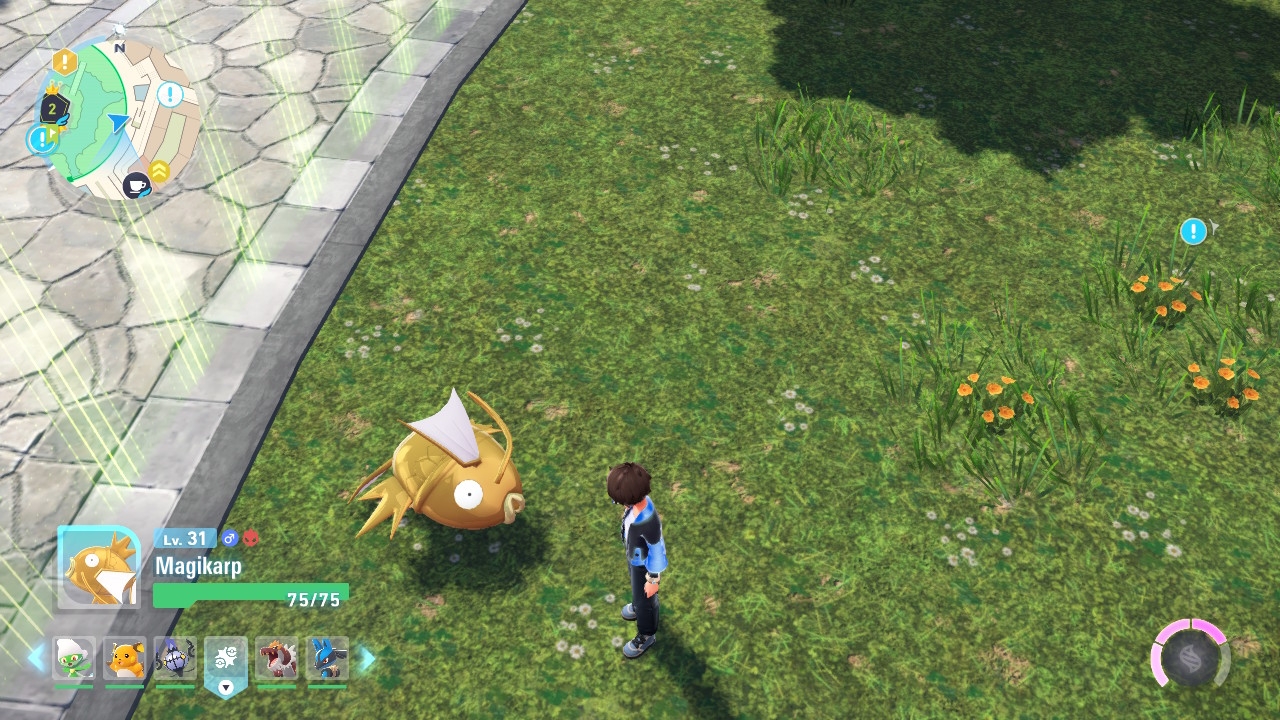The height and width of the screenshot is (720, 1280).
Task: Switch to Lucario in the party bar
Action: coord(328,658)
